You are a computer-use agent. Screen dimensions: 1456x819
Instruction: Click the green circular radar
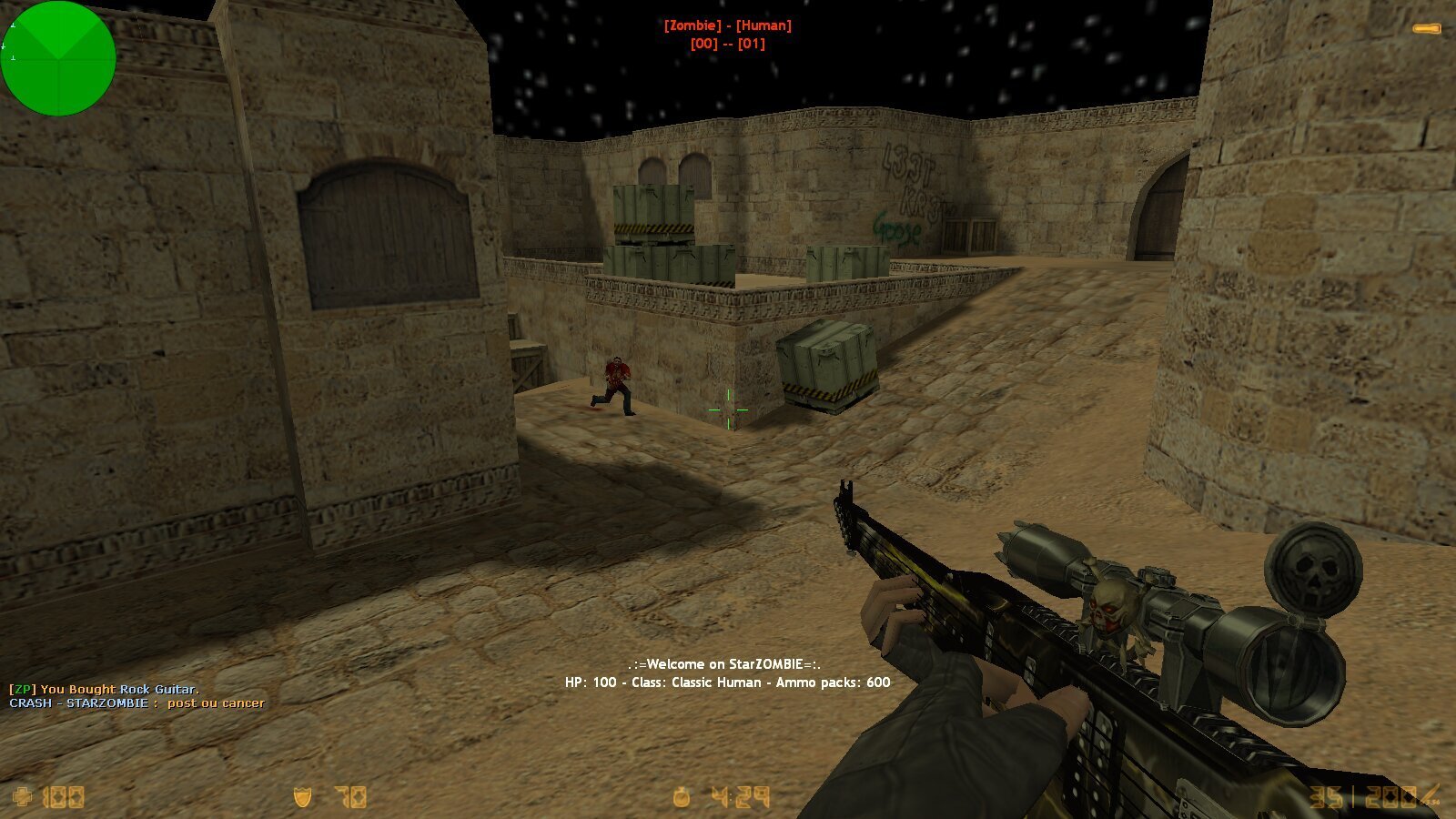point(58,58)
